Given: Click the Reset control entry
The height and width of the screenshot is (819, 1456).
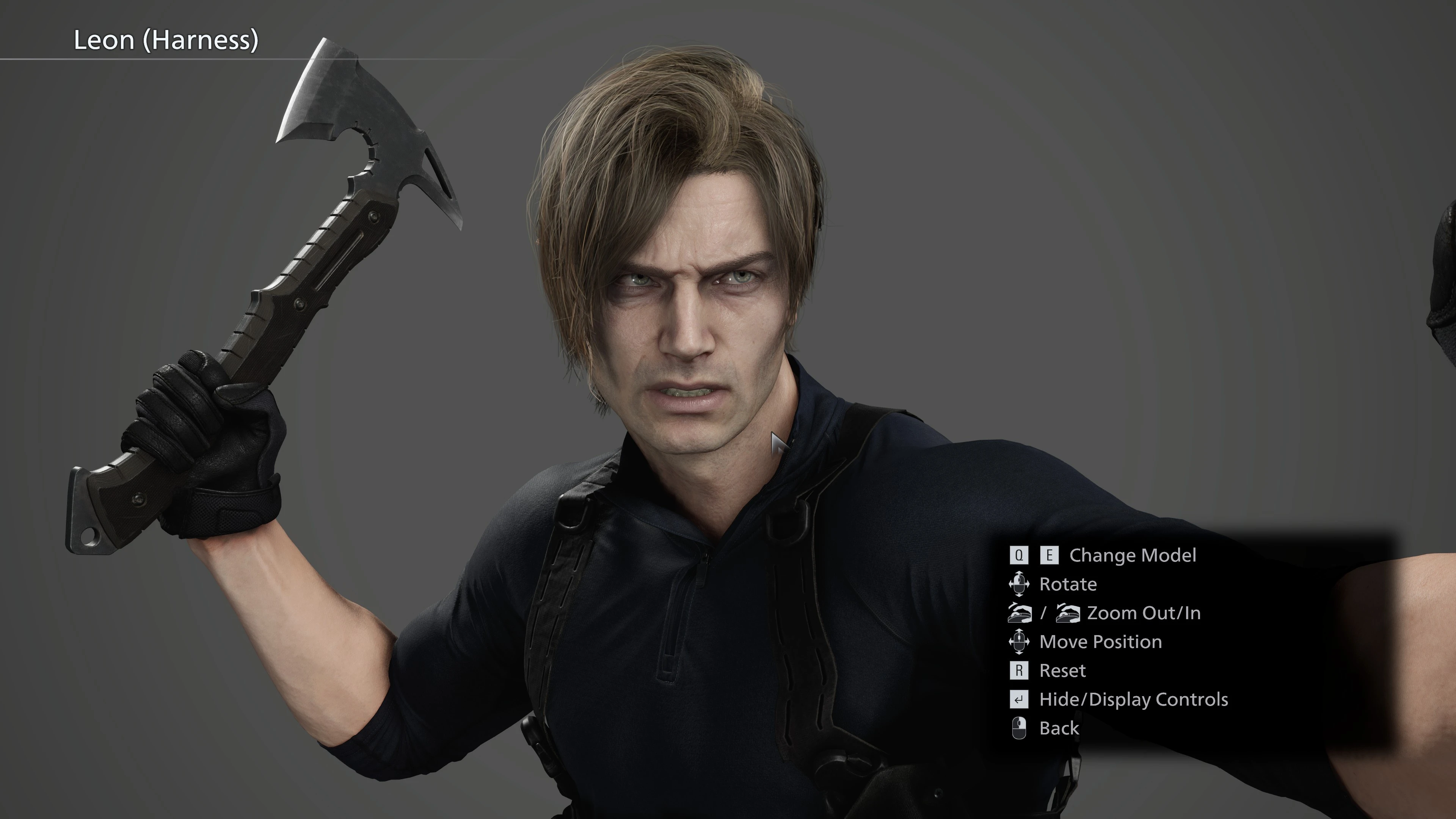Looking at the screenshot, I should click(1062, 671).
